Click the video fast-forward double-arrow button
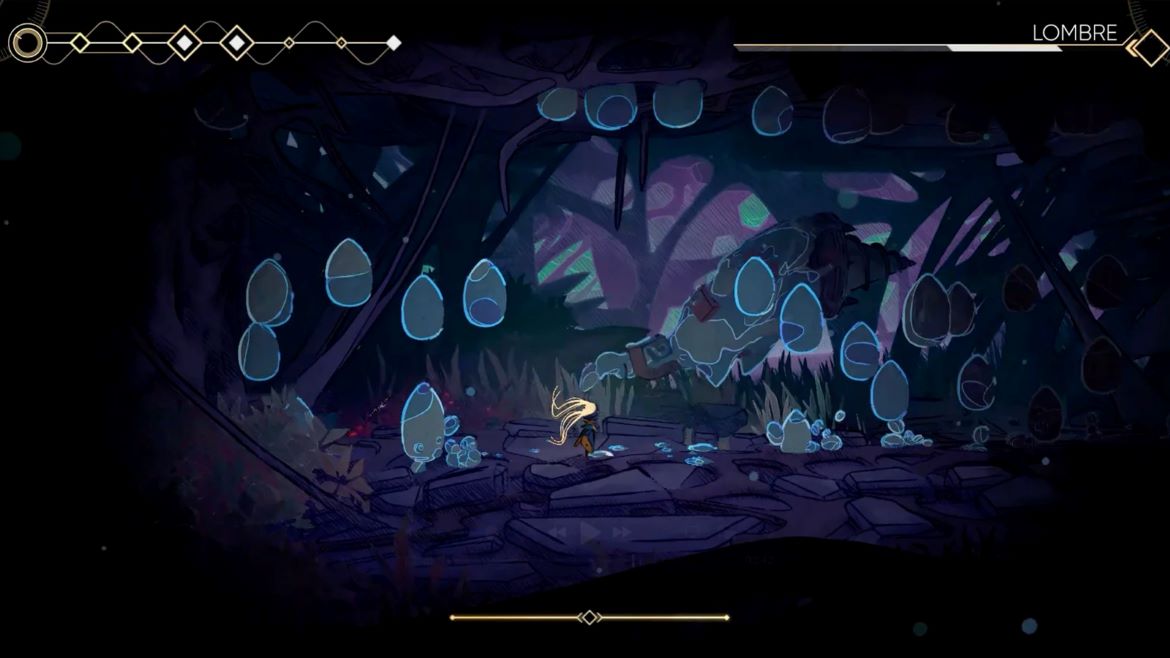The image size is (1170, 658). click(x=621, y=533)
